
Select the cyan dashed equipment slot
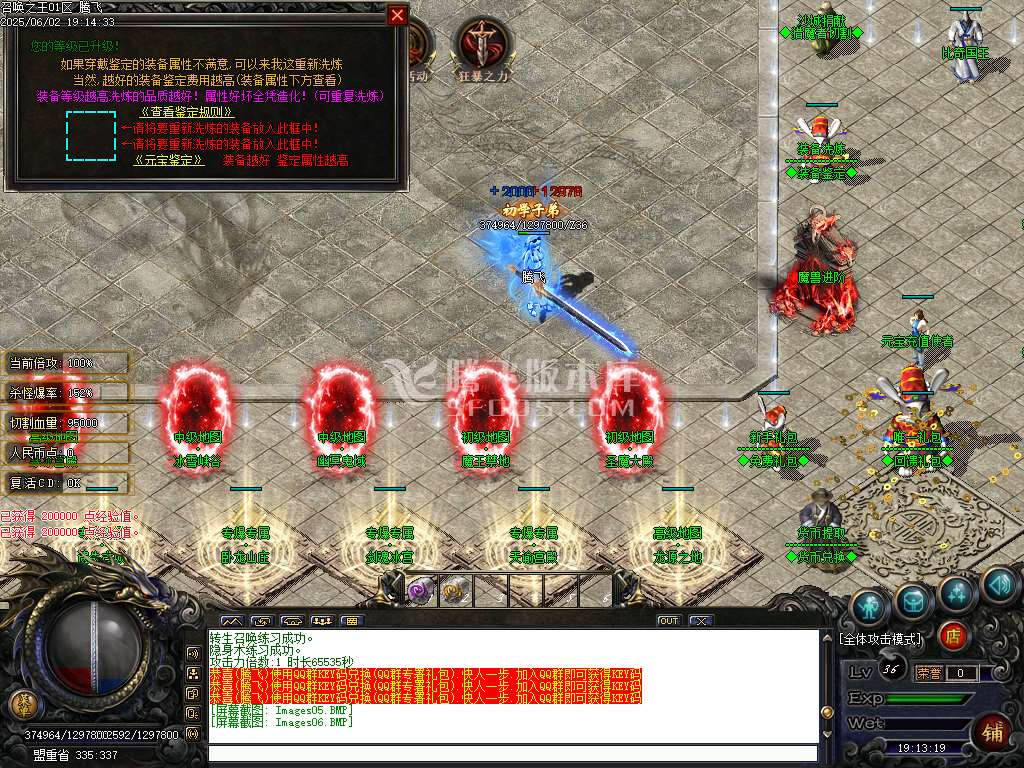(x=91, y=136)
